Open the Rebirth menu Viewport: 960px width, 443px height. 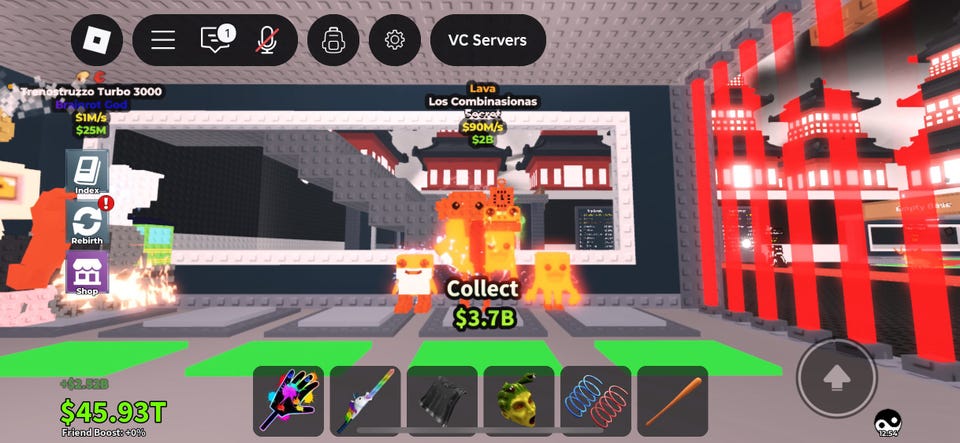(87, 223)
